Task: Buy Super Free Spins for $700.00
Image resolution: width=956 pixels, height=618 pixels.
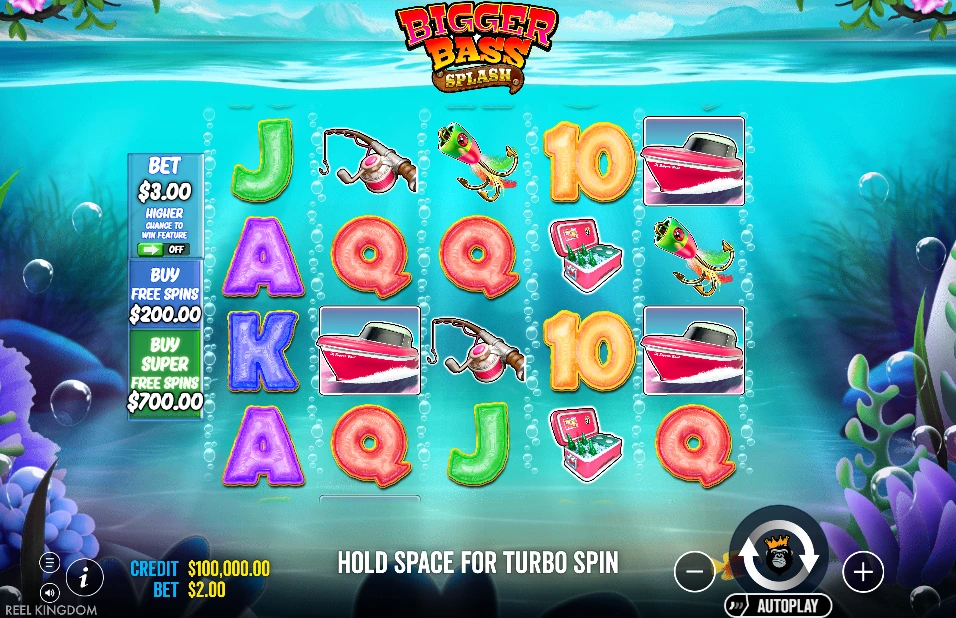Action: (x=165, y=373)
